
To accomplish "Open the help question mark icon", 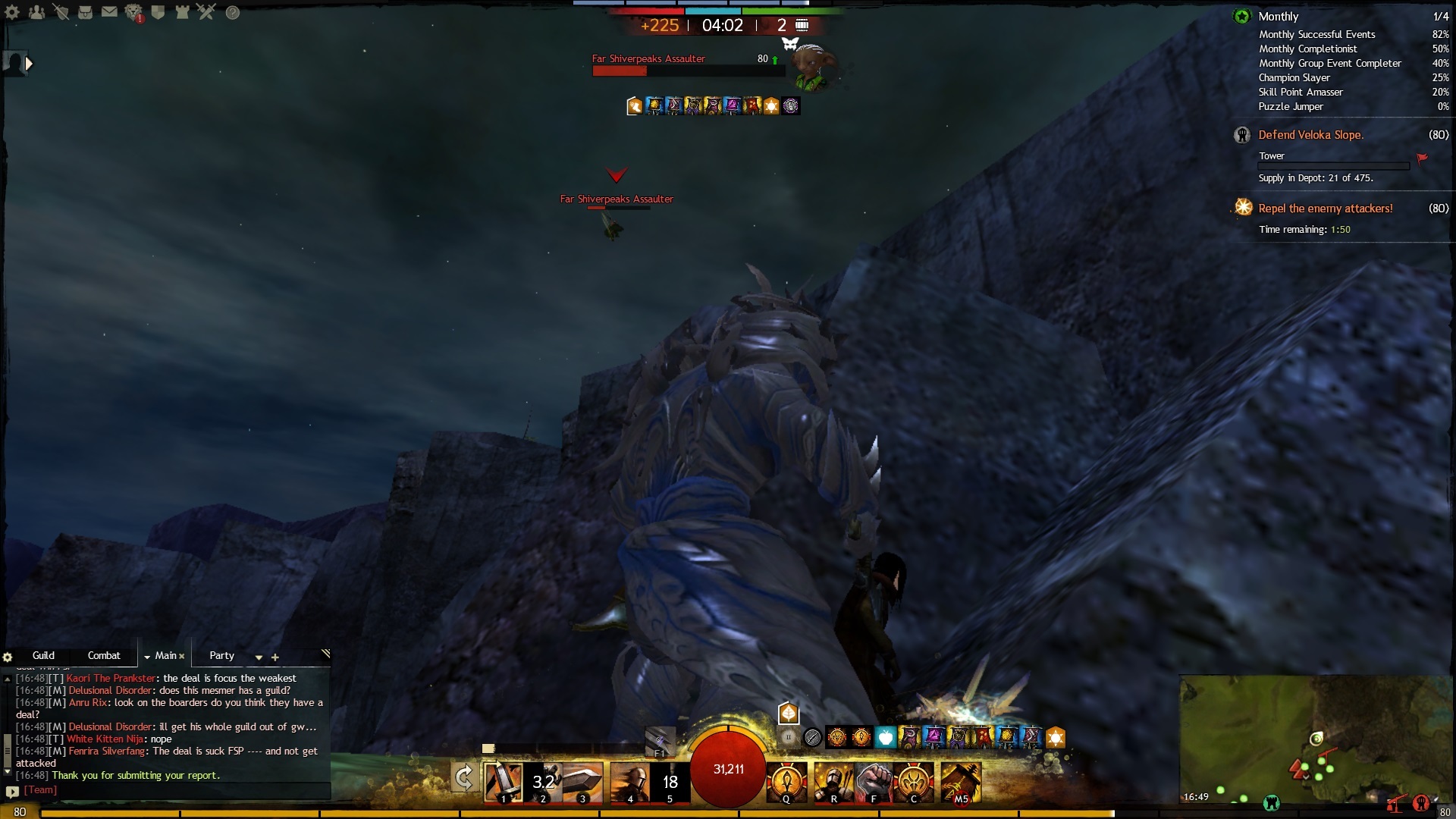I will pyautogui.click(x=233, y=13).
